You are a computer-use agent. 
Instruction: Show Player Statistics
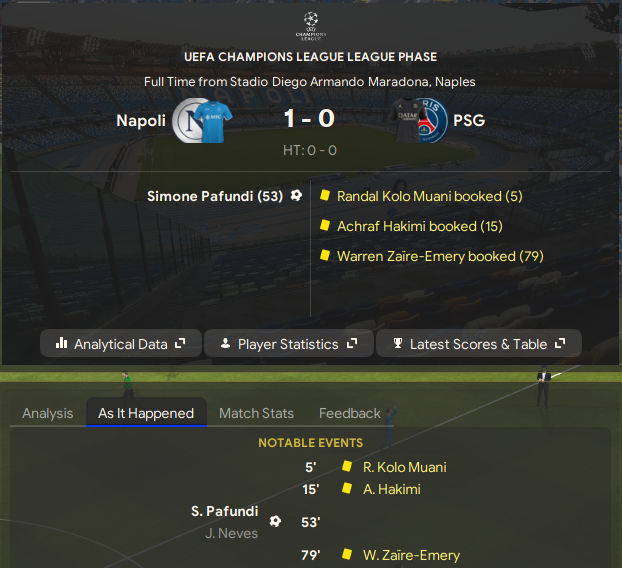point(288,344)
